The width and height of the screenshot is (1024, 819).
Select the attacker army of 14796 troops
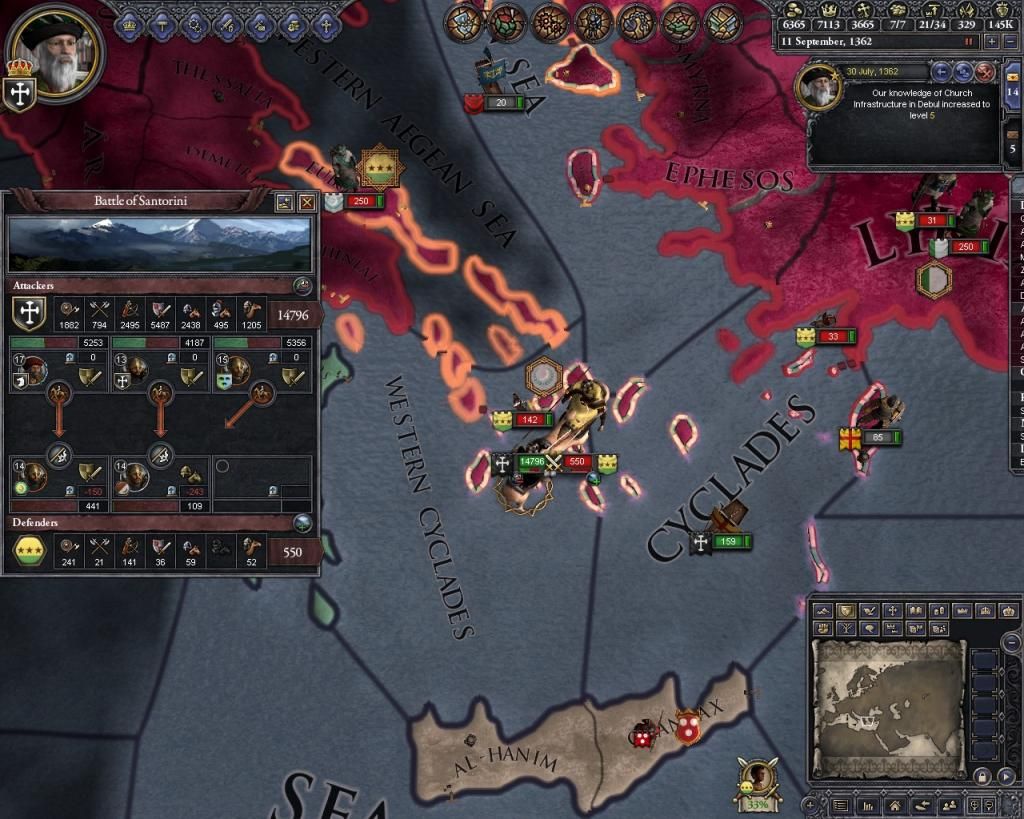coord(530,462)
